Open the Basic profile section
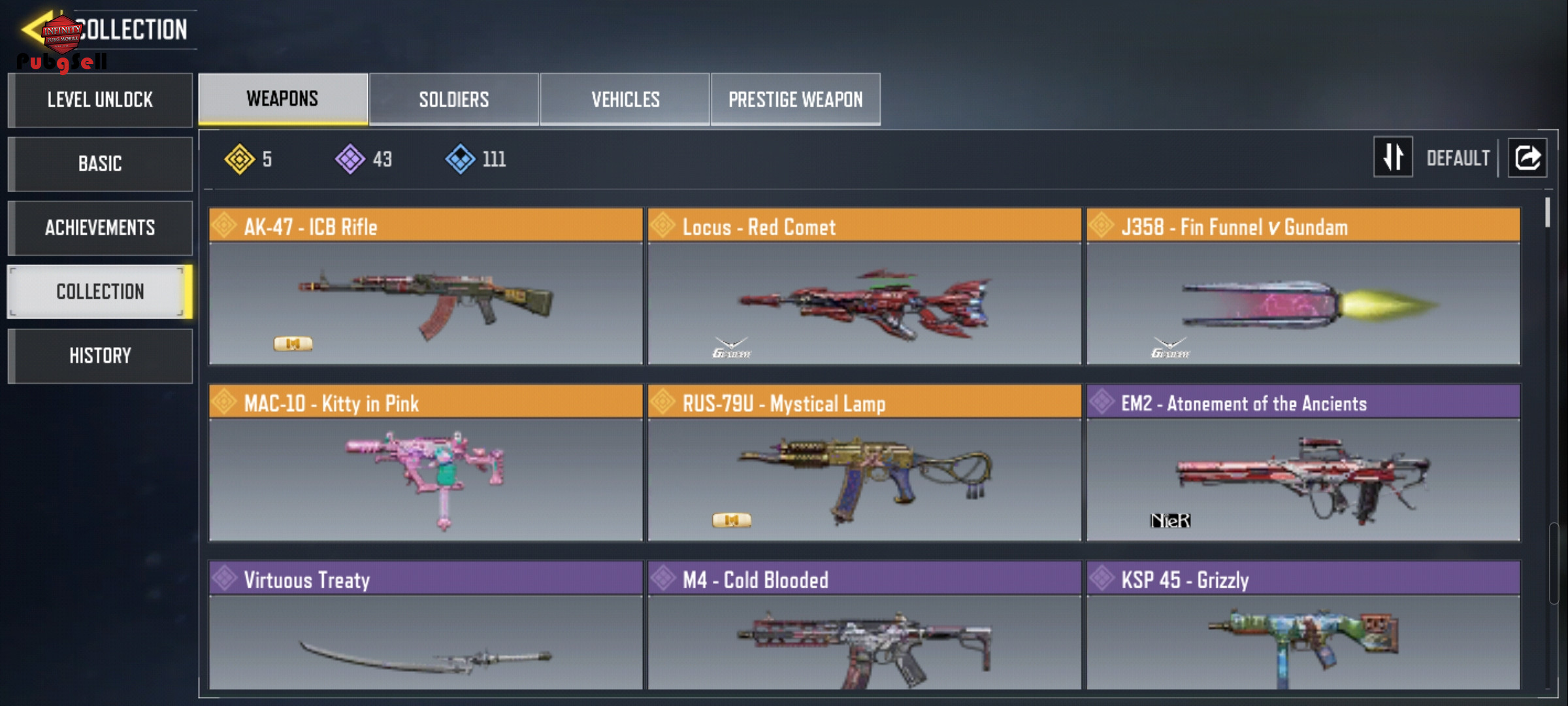Screen dimensions: 1568x706 coord(100,163)
